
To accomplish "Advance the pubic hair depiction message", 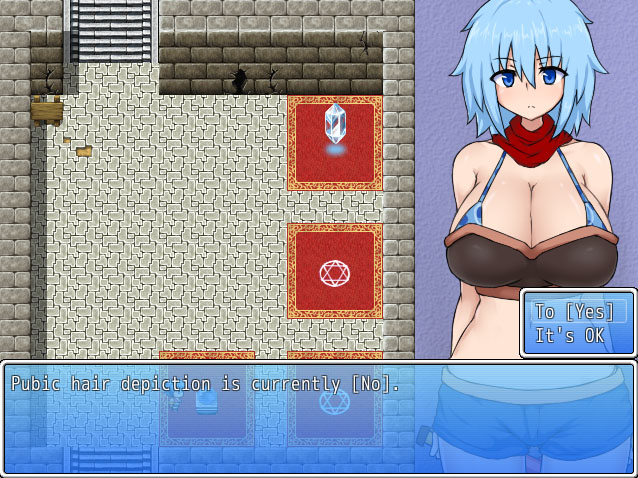I will (x=318, y=417).
